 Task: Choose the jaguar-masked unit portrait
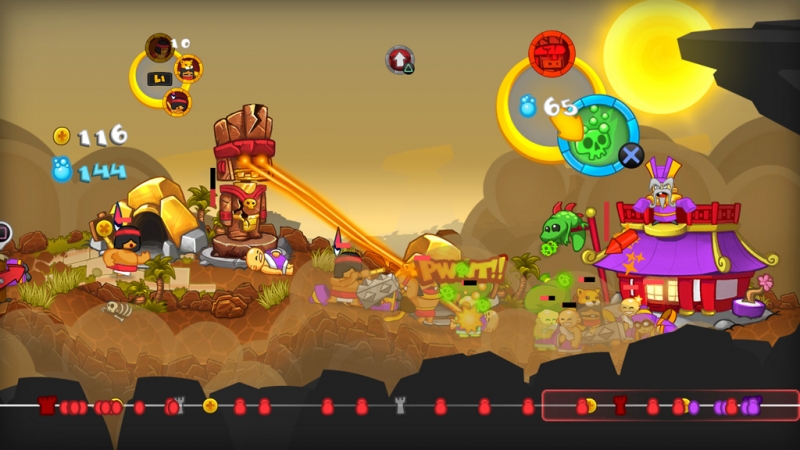pyautogui.click(x=187, y=68)
